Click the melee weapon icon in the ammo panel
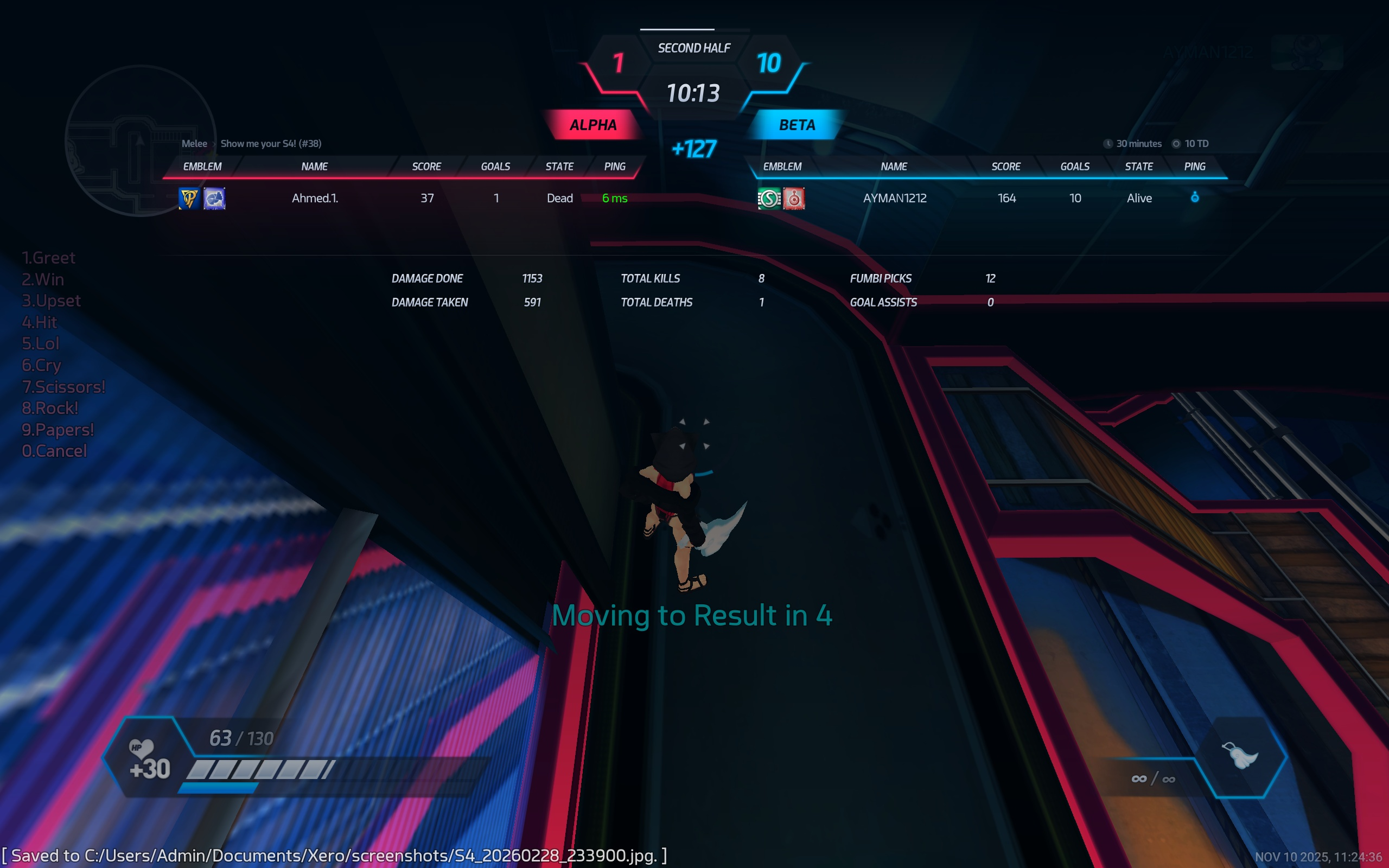The image size is (1389, 868). pos(1240,756)
